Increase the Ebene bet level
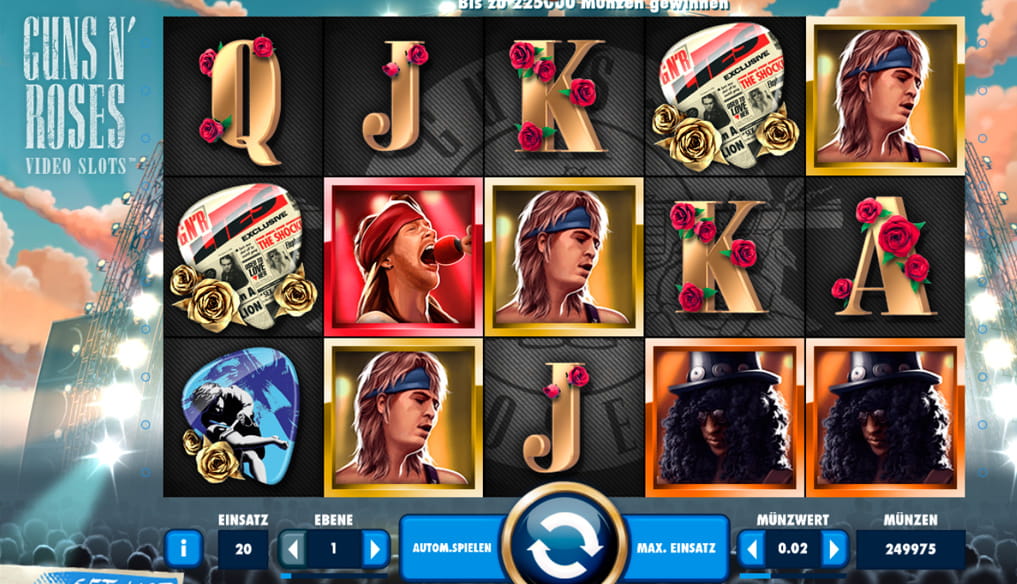Viewport: 1017px width, 584px height. pyautogui.click(x=375, y=548)
